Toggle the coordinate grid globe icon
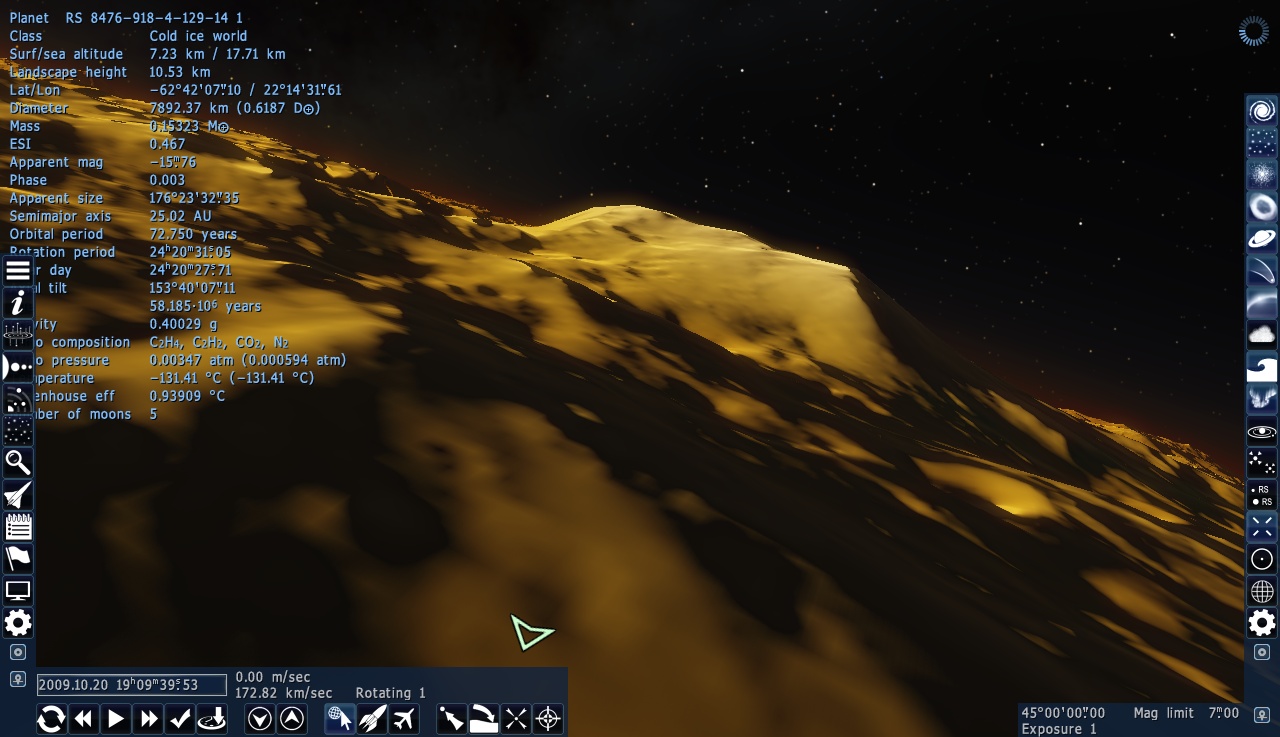The width and height of the screenshot is (1280, 737). [x=1262, y=591]
